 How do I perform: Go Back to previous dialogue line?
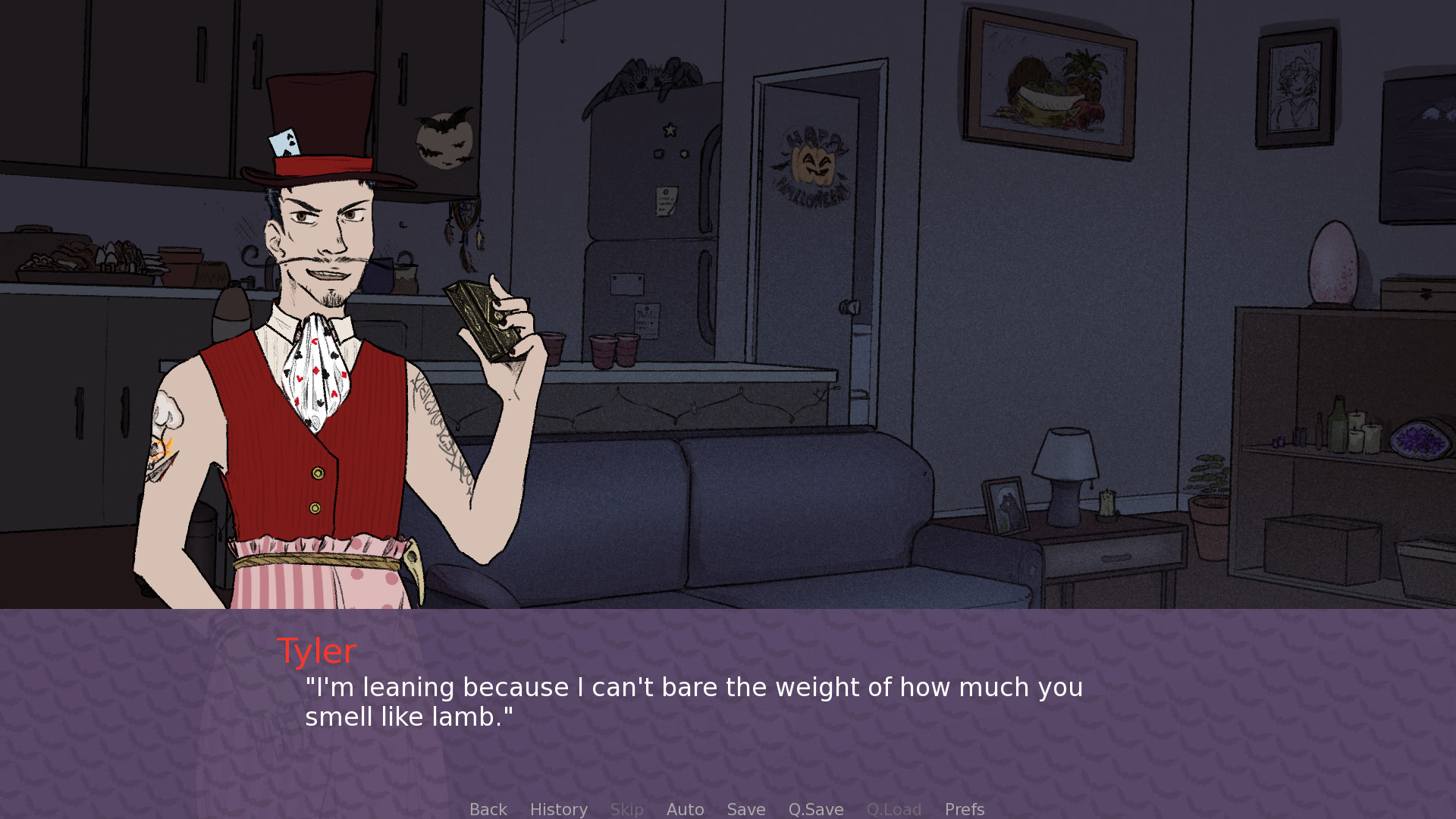tap(488, 809)
